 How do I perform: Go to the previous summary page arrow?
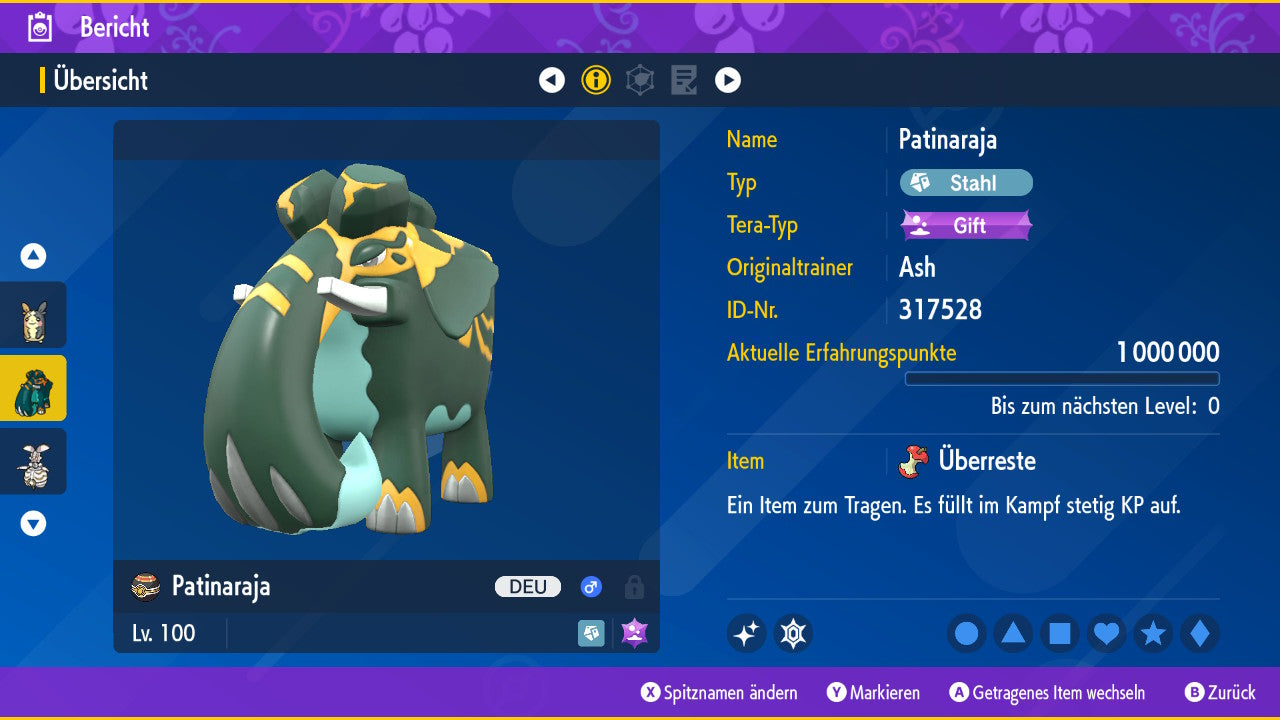coord(552,80)
